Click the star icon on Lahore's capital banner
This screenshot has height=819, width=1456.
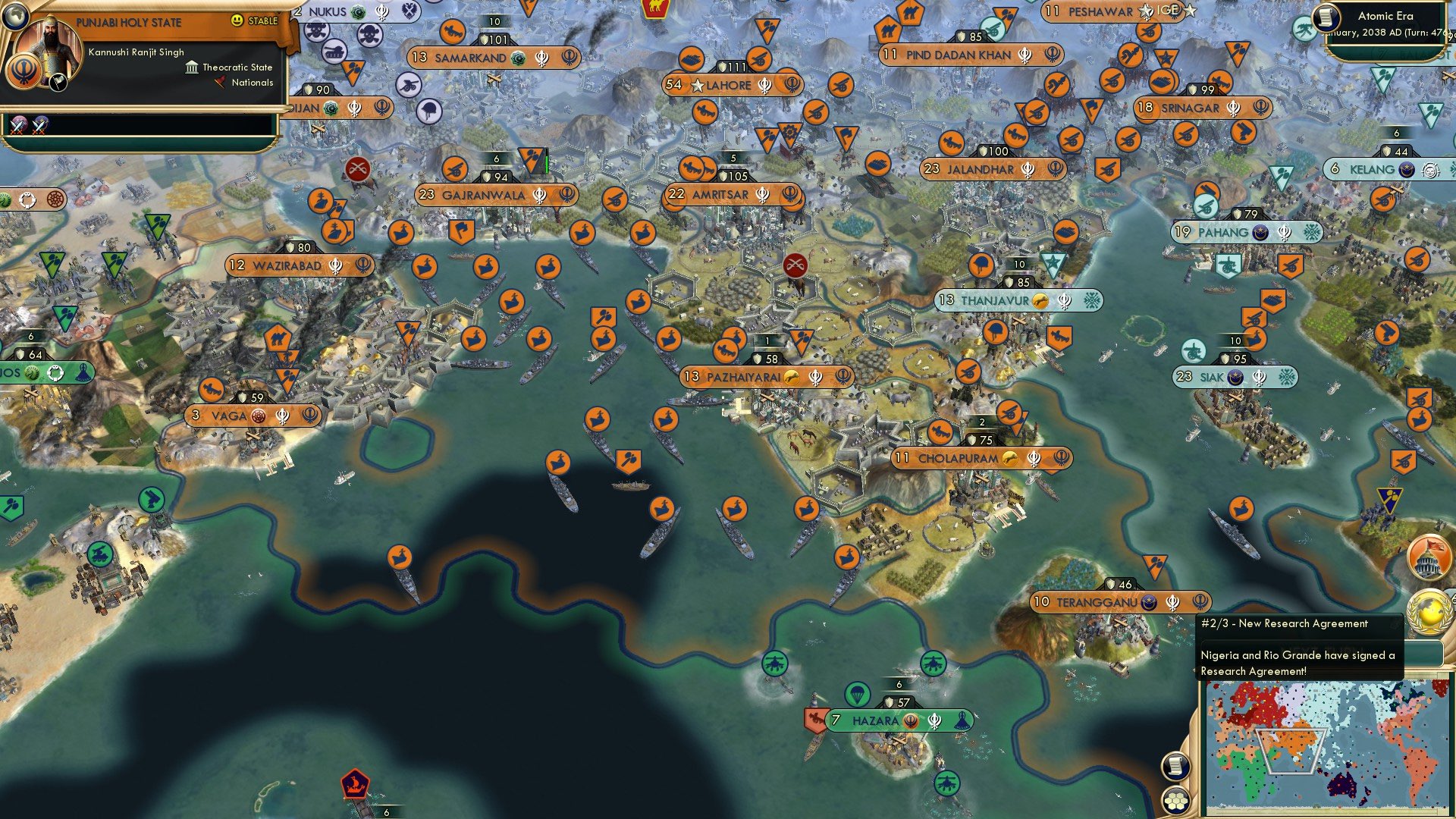coord(698,86)
